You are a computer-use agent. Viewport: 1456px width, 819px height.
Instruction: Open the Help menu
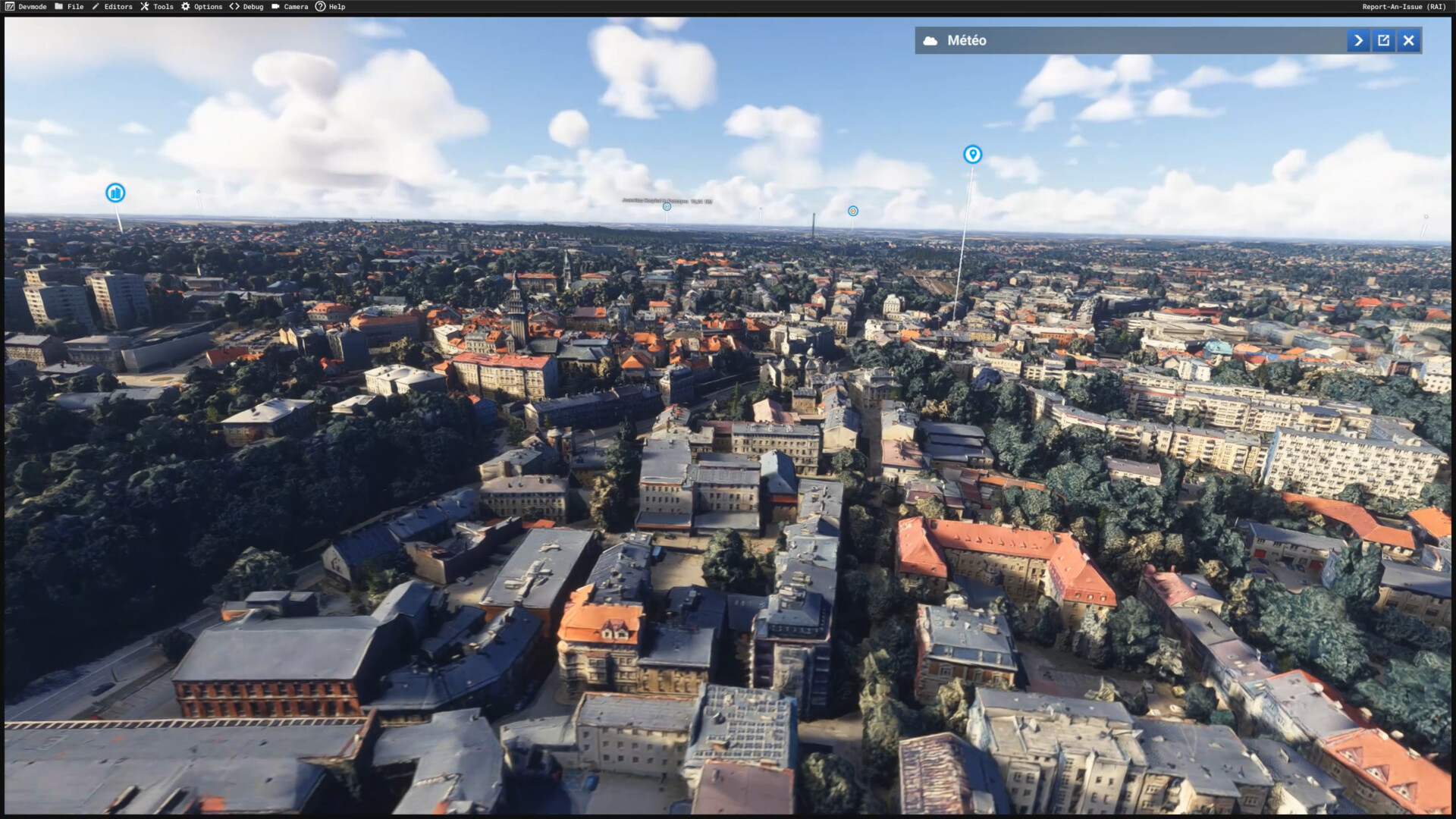tap(331, 7)
